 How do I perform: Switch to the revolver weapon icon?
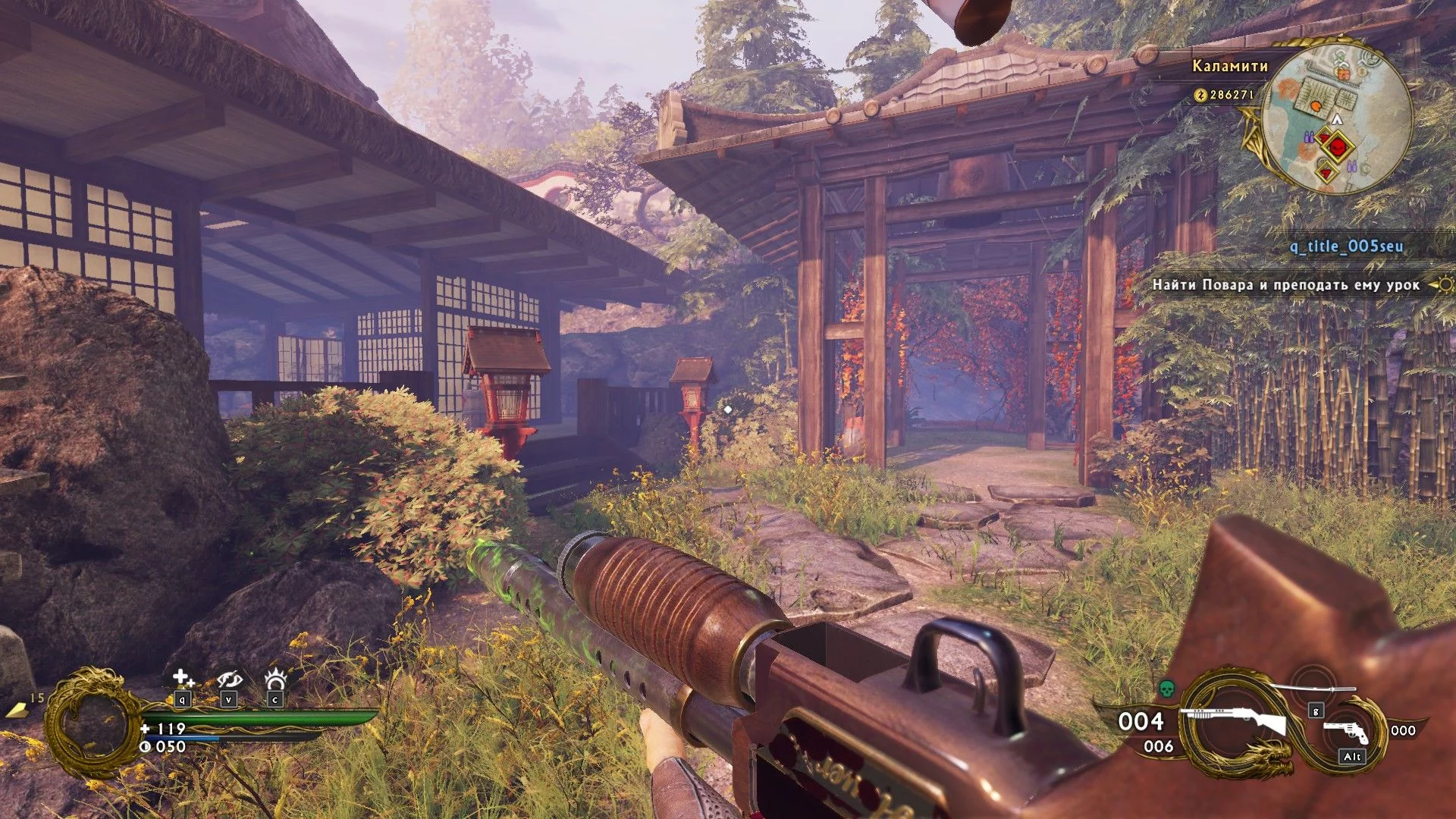(1347, 732)
